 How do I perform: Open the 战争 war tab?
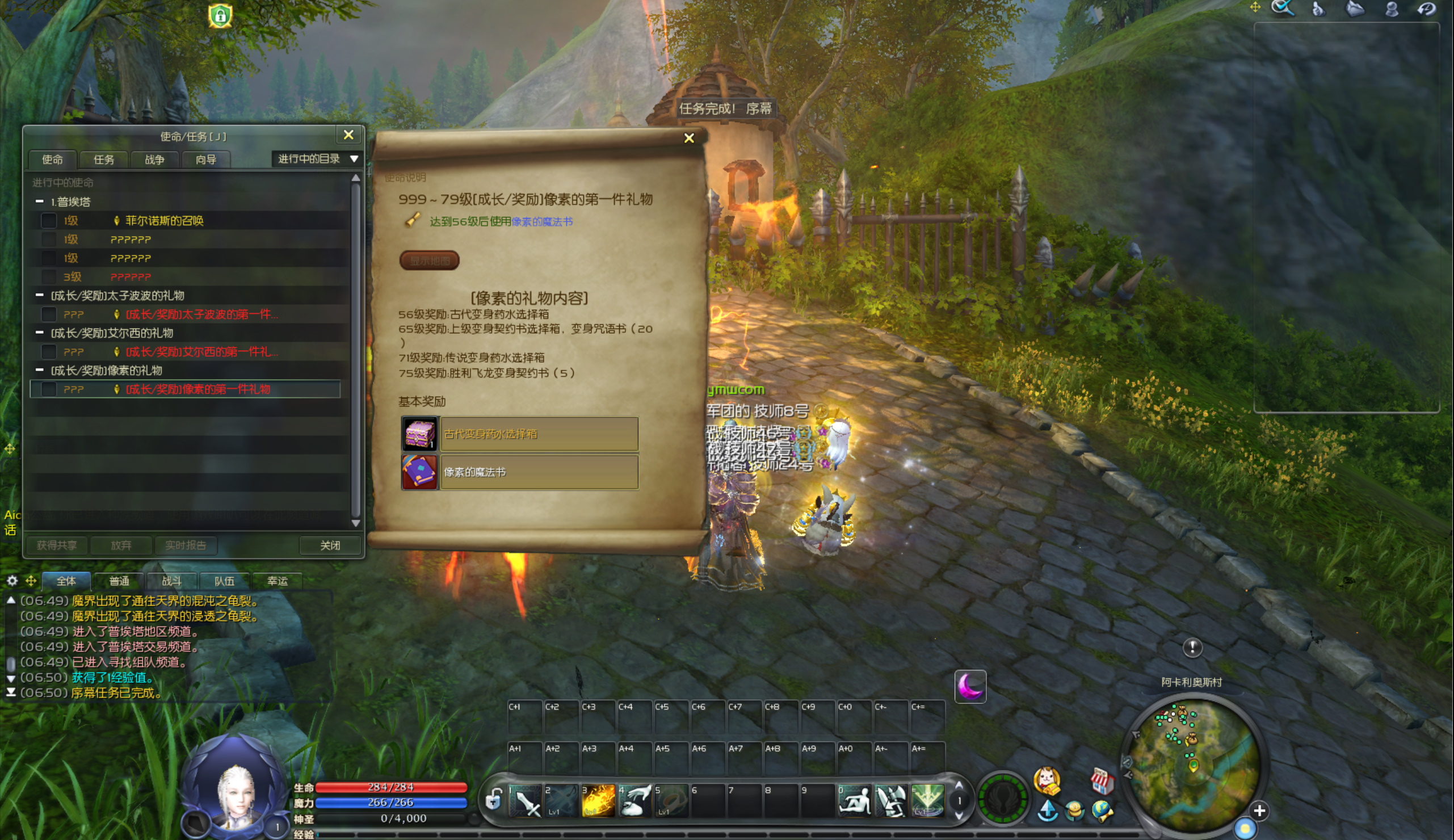click(x=154, y=160)
